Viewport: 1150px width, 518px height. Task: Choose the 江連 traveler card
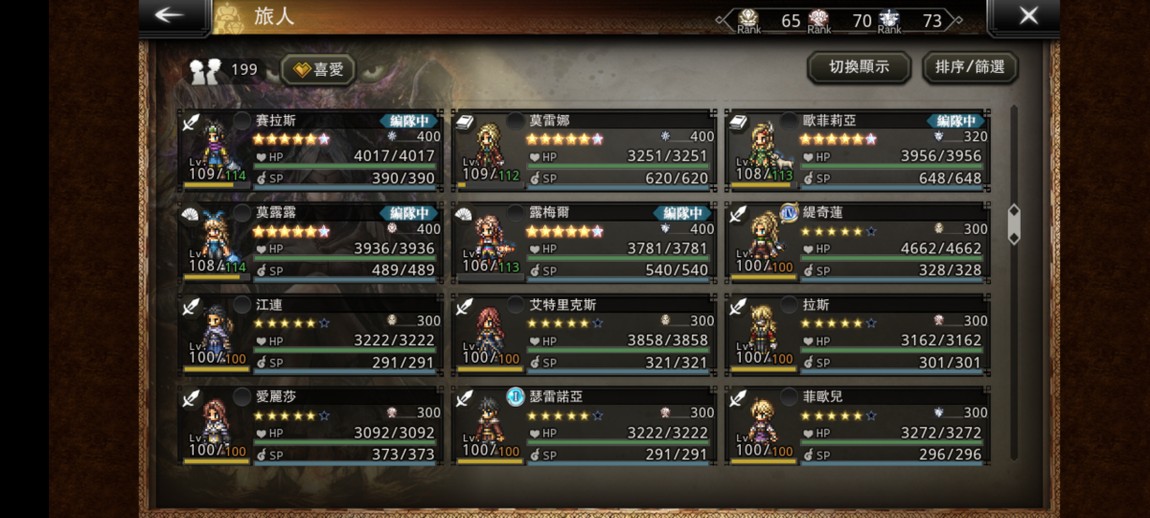point(311,334)
